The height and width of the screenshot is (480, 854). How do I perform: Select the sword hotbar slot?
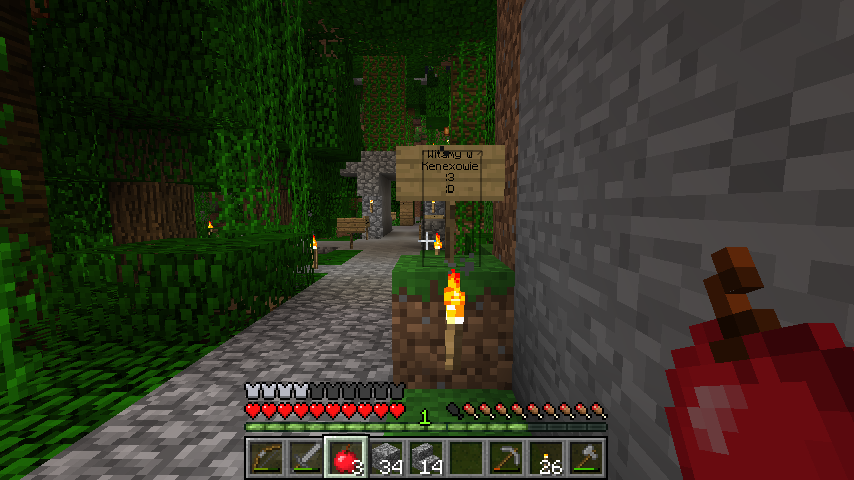point(306,458)
